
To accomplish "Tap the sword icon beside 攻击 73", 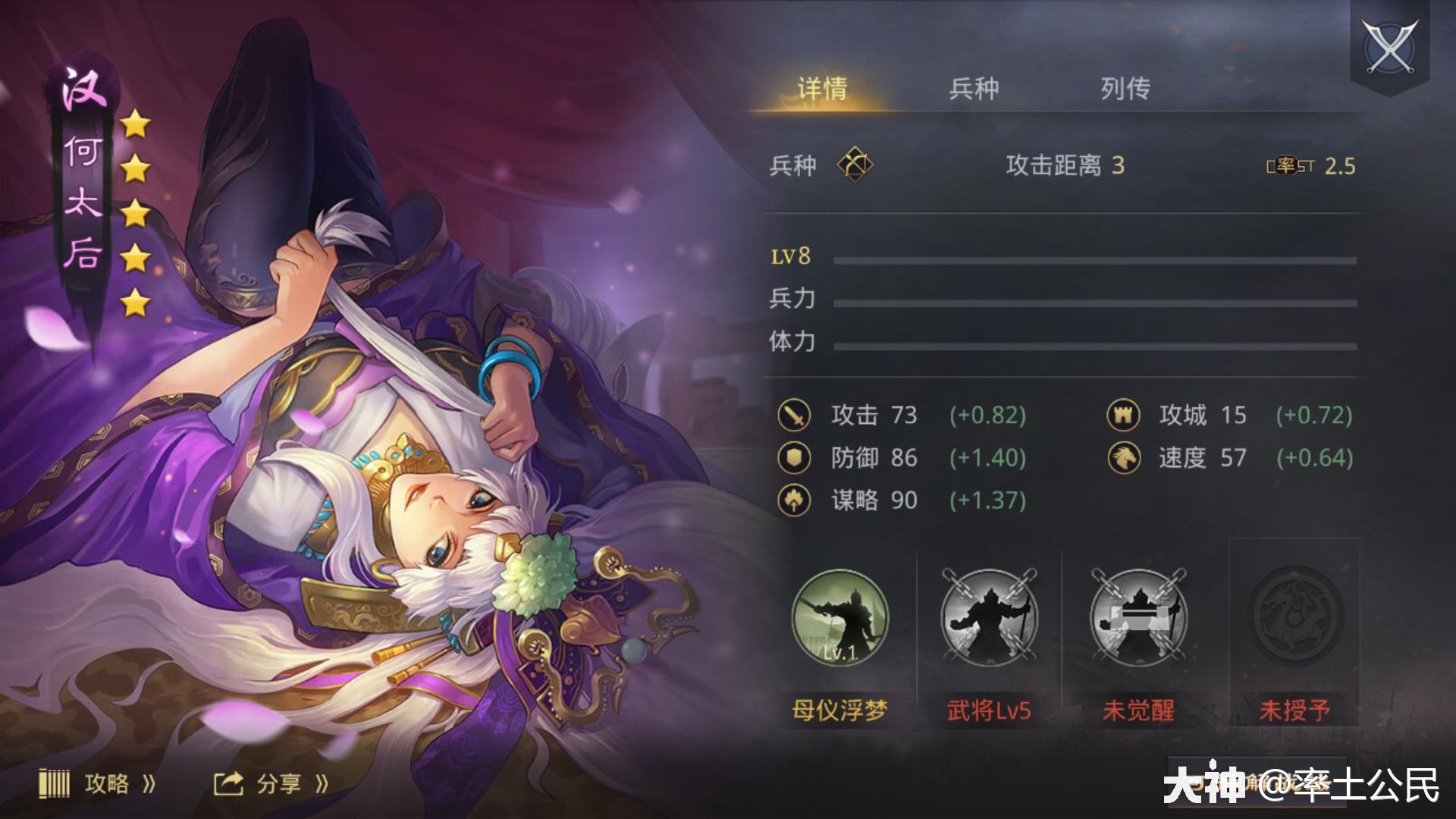I will tap(793, 416).
